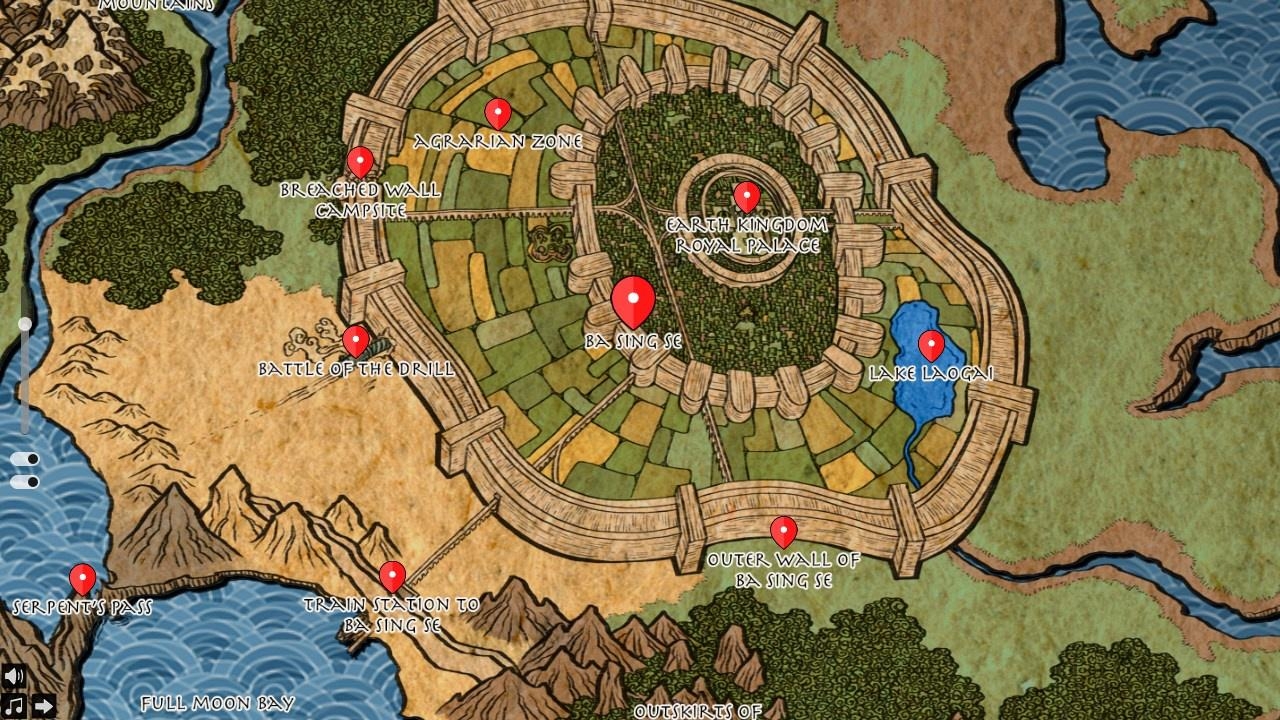
Task: Select the Agrarian Zone marker
Action: tap(500, 110)
